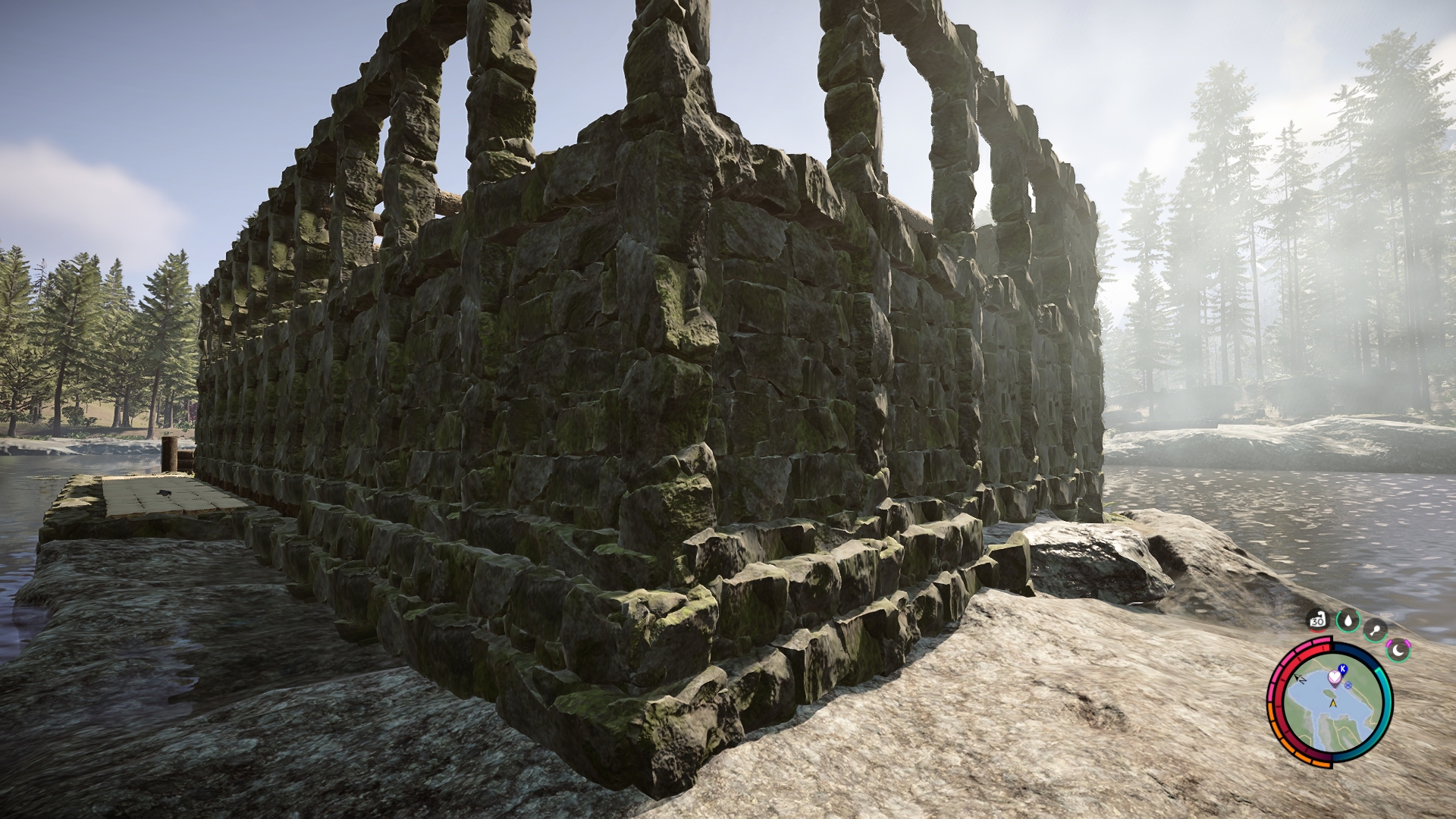This screenshot has height=819, width=1456.
Task: Select the pink heart map marker
Action: coord(1334,676)
